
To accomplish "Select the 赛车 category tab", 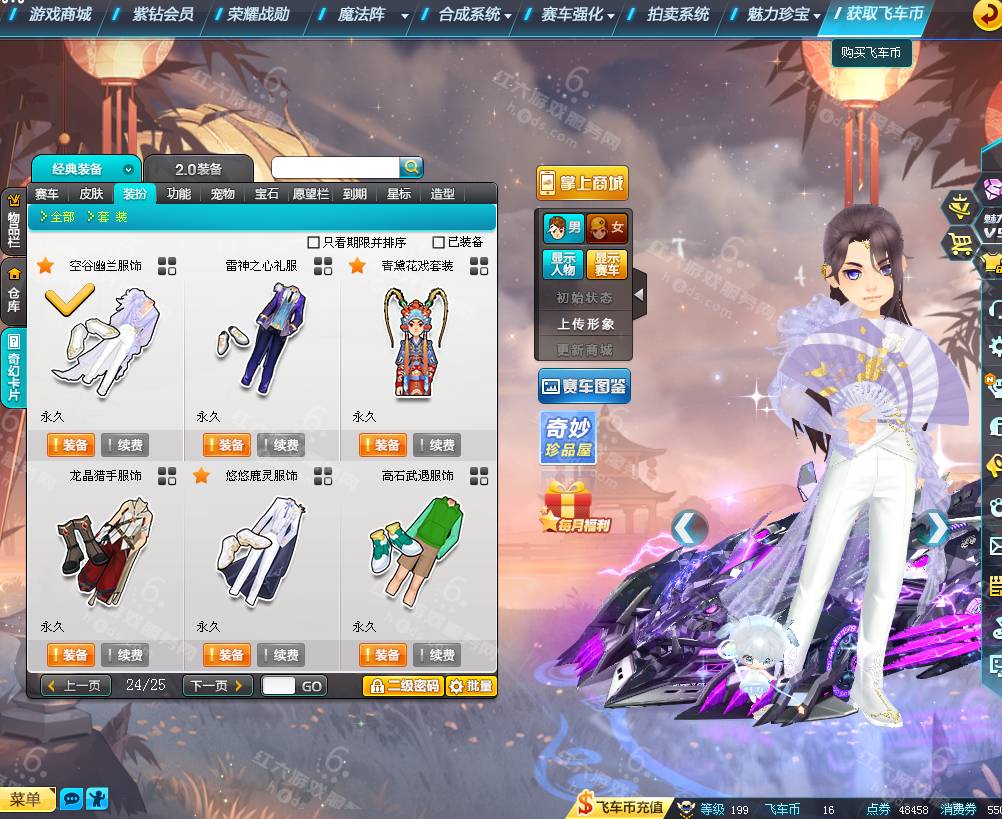I will pyautogui.click(x=47, y=194).
